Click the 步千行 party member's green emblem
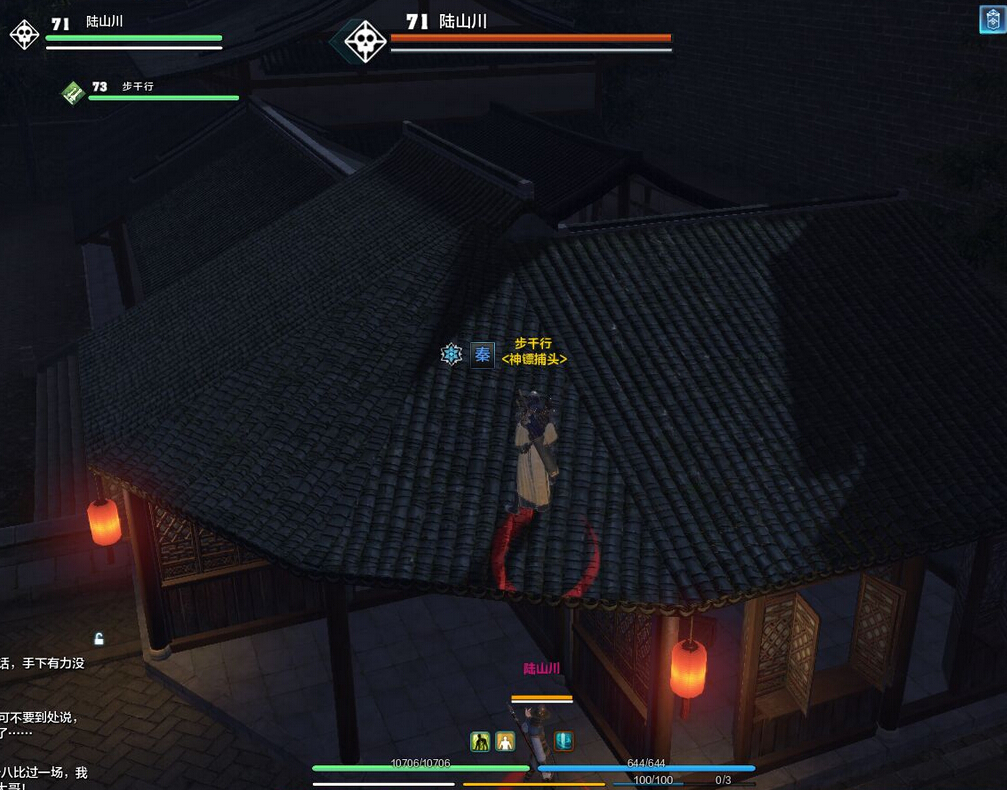1007x790 pixels. (x=72, y=92)
